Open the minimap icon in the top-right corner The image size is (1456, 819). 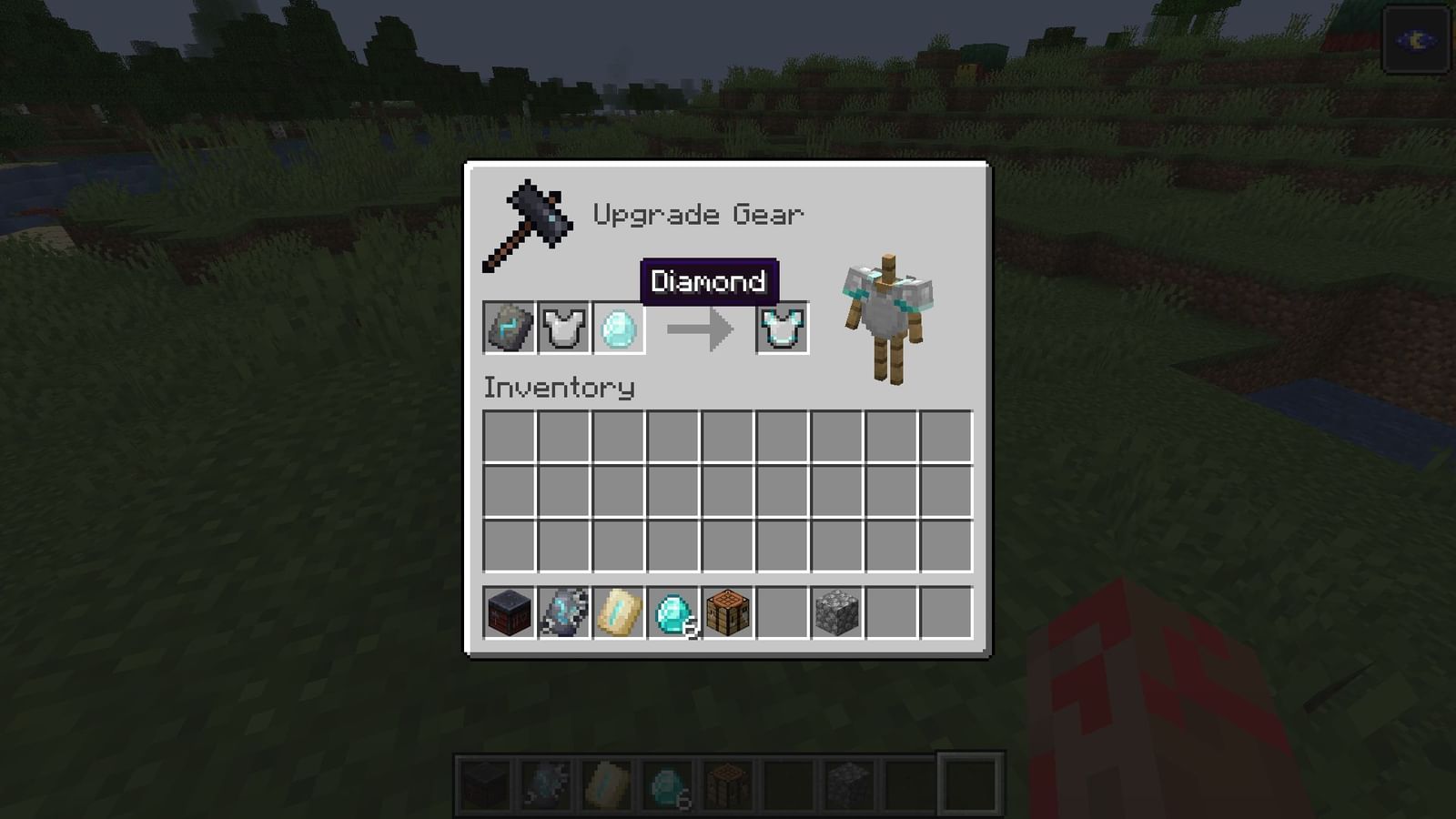[1416, 41]
